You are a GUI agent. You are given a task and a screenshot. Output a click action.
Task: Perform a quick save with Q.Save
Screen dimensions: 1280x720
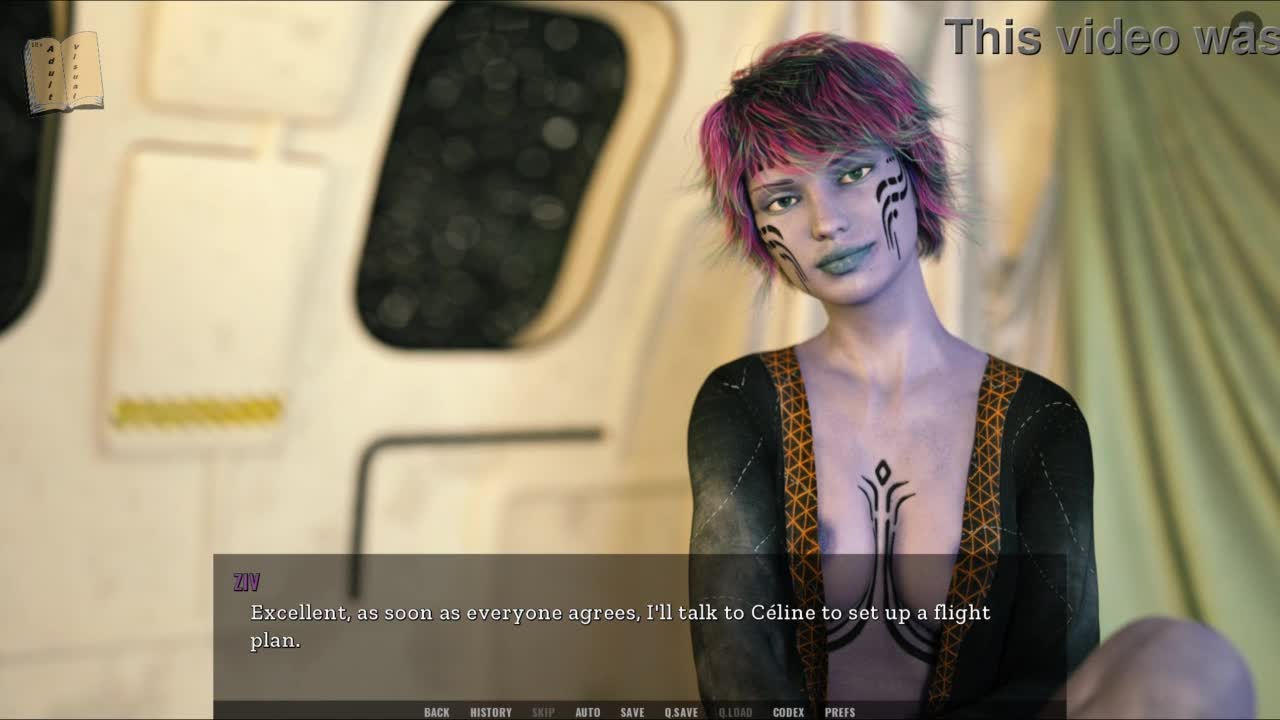click(x=681, y=712)
